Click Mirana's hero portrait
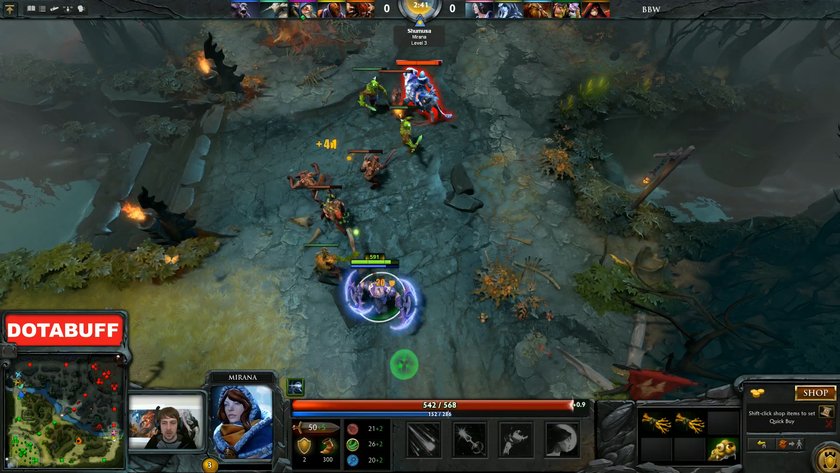 coord(240,418)
